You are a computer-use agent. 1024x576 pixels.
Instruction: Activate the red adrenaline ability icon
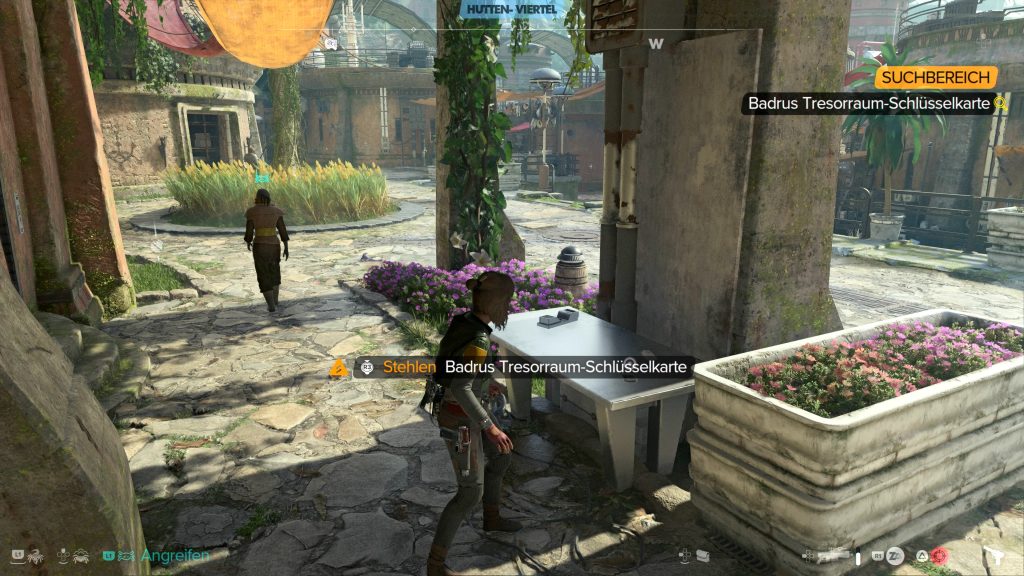click(938, 556)
